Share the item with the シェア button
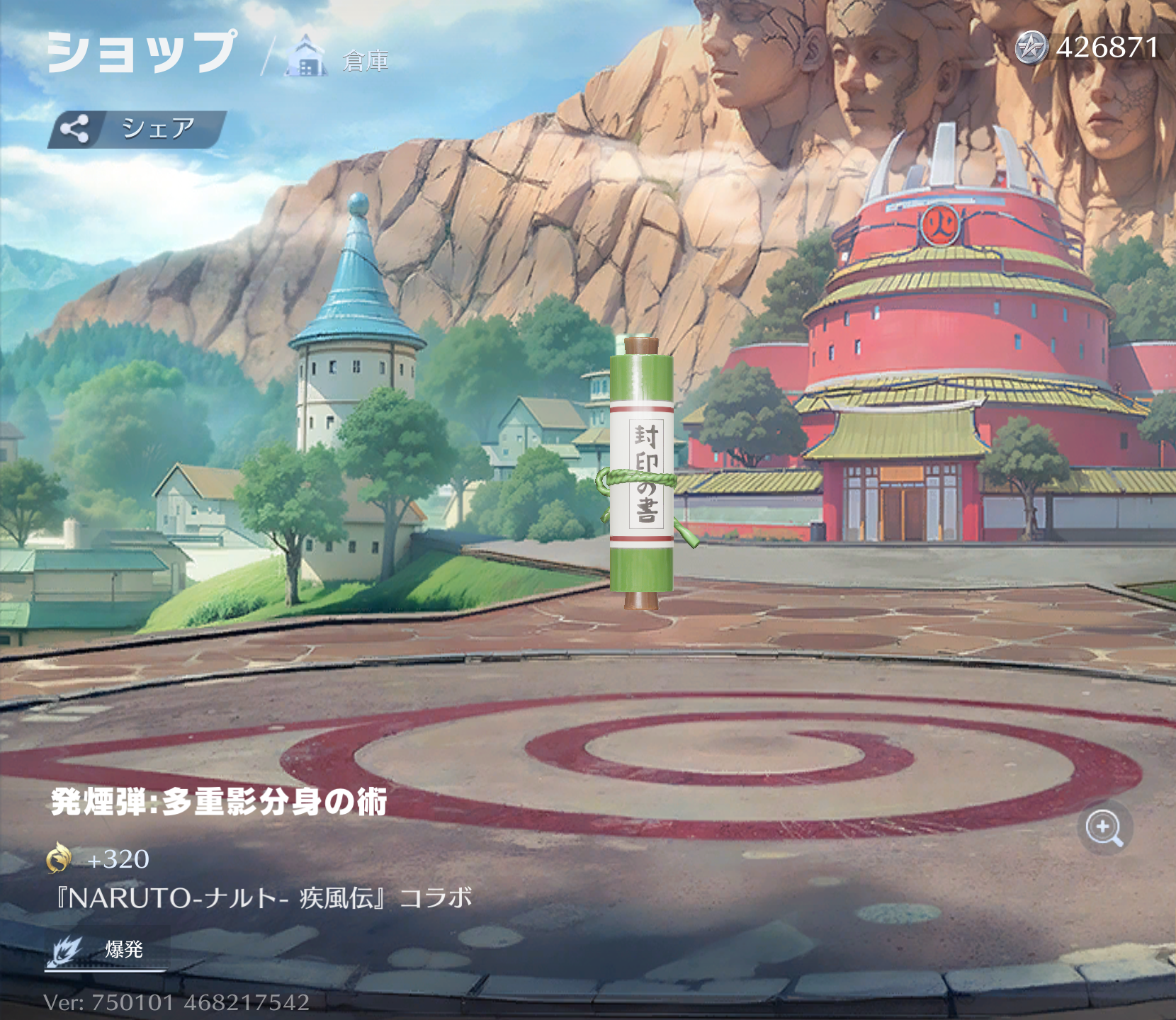1176x1020 pixels. 137,129
